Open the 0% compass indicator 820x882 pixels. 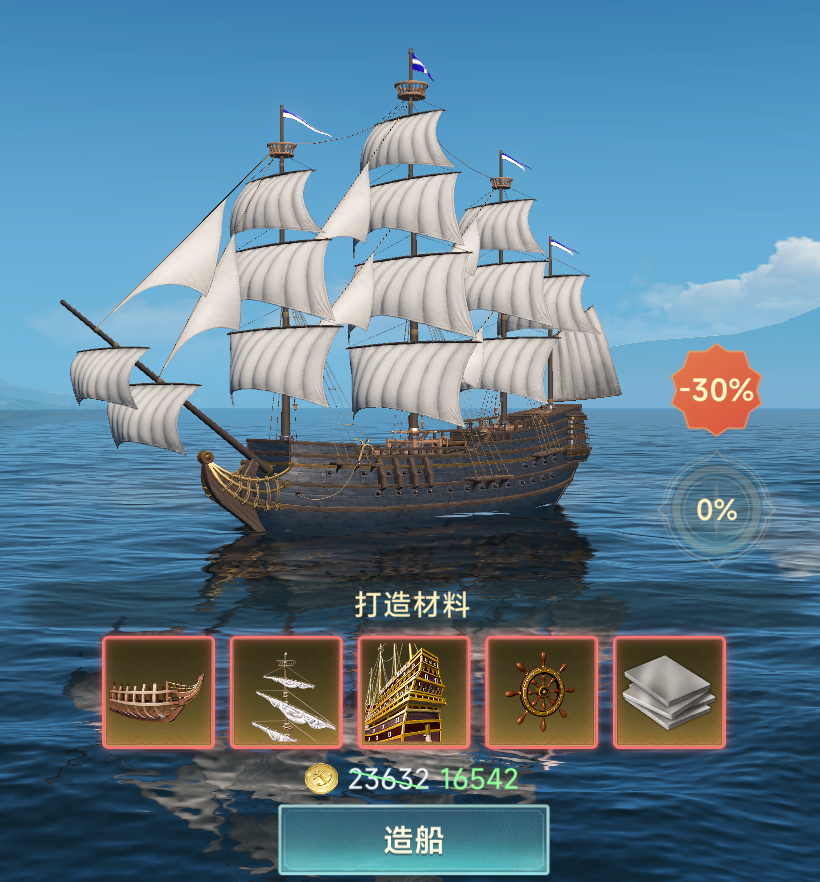[716, 510]
